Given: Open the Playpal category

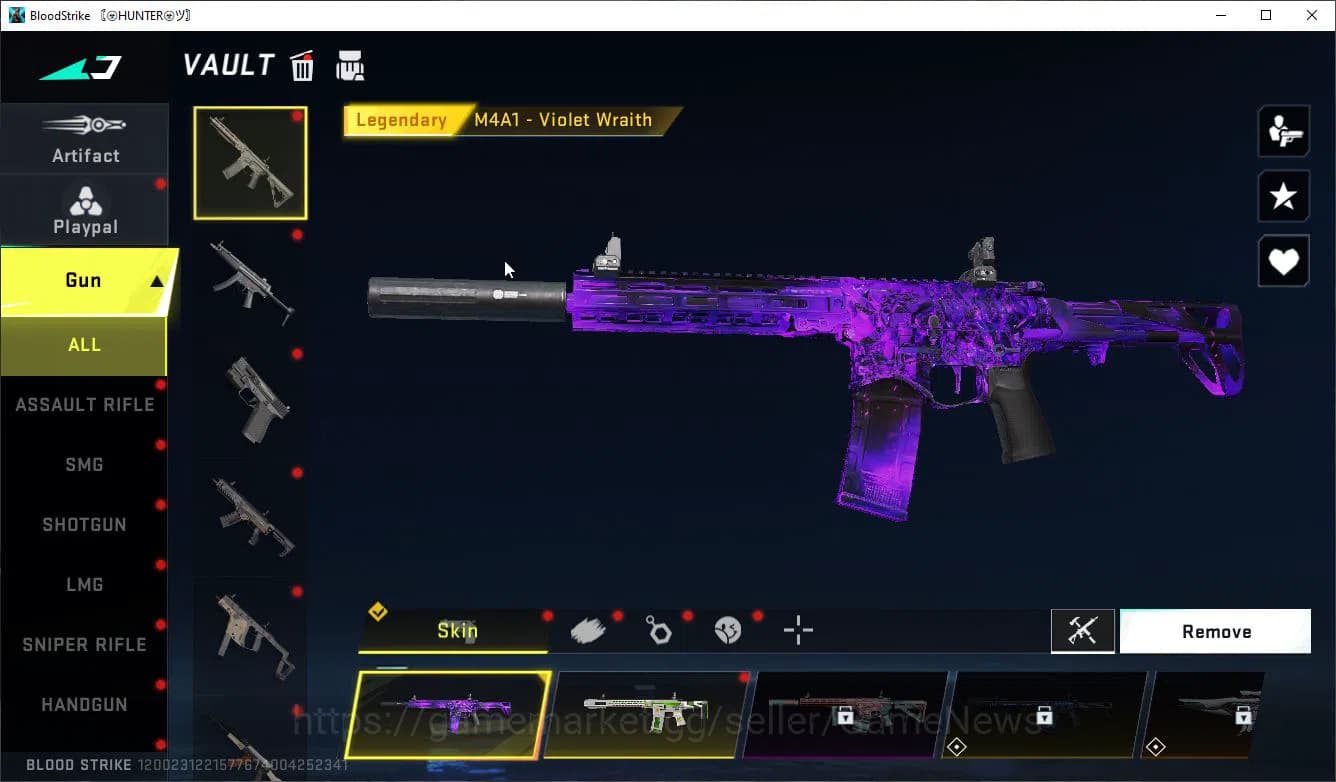Looking at the screenshot, I should tap(85, 211).
